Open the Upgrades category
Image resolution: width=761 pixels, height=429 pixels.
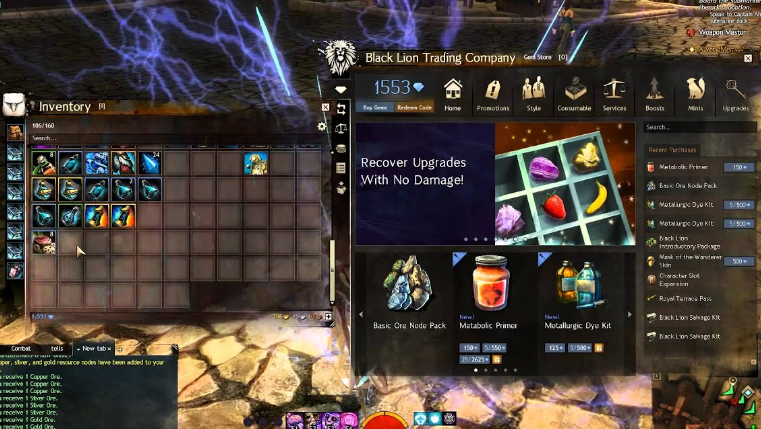(735, 94)
